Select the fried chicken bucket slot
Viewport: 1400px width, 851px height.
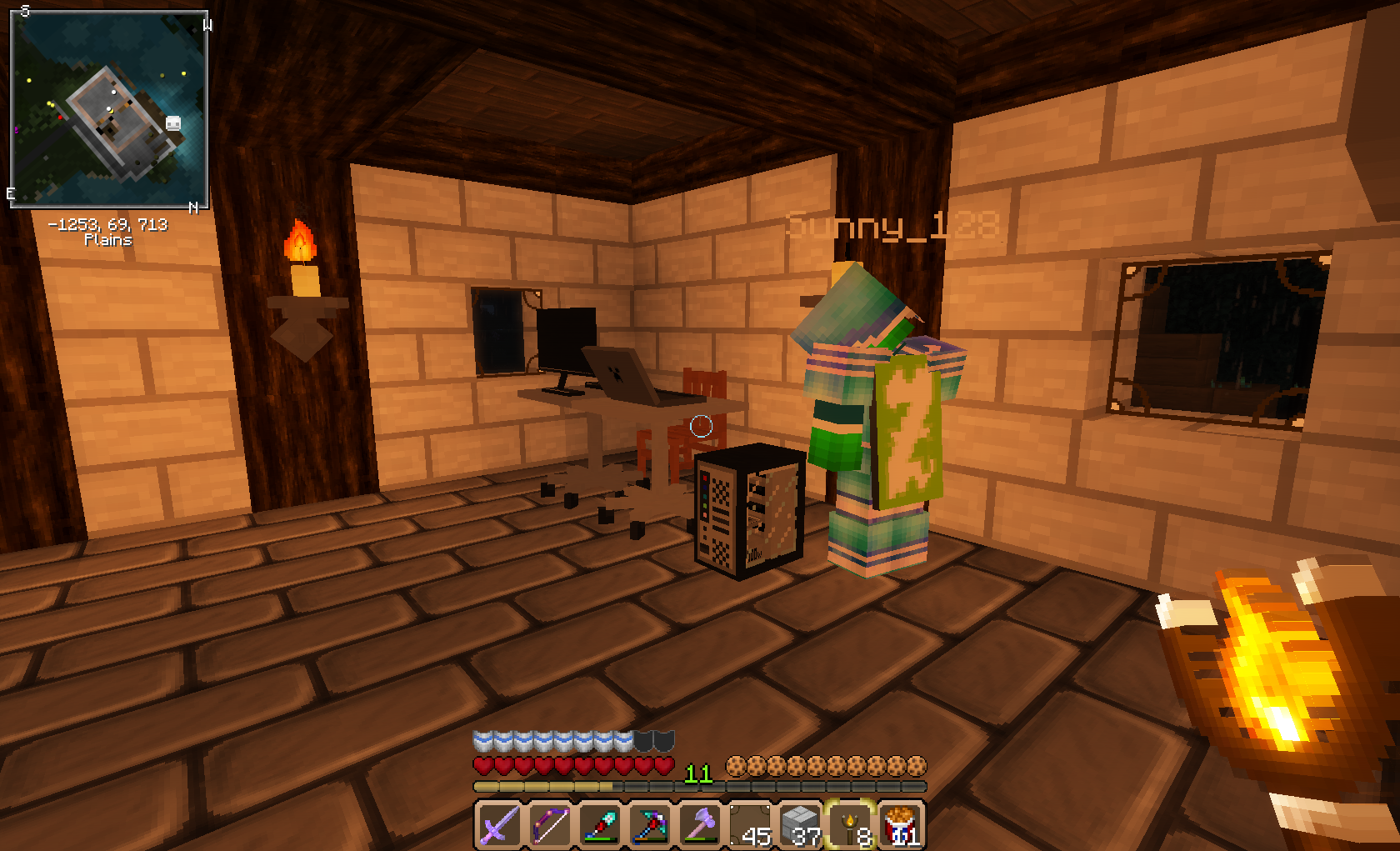coord(901,825)
